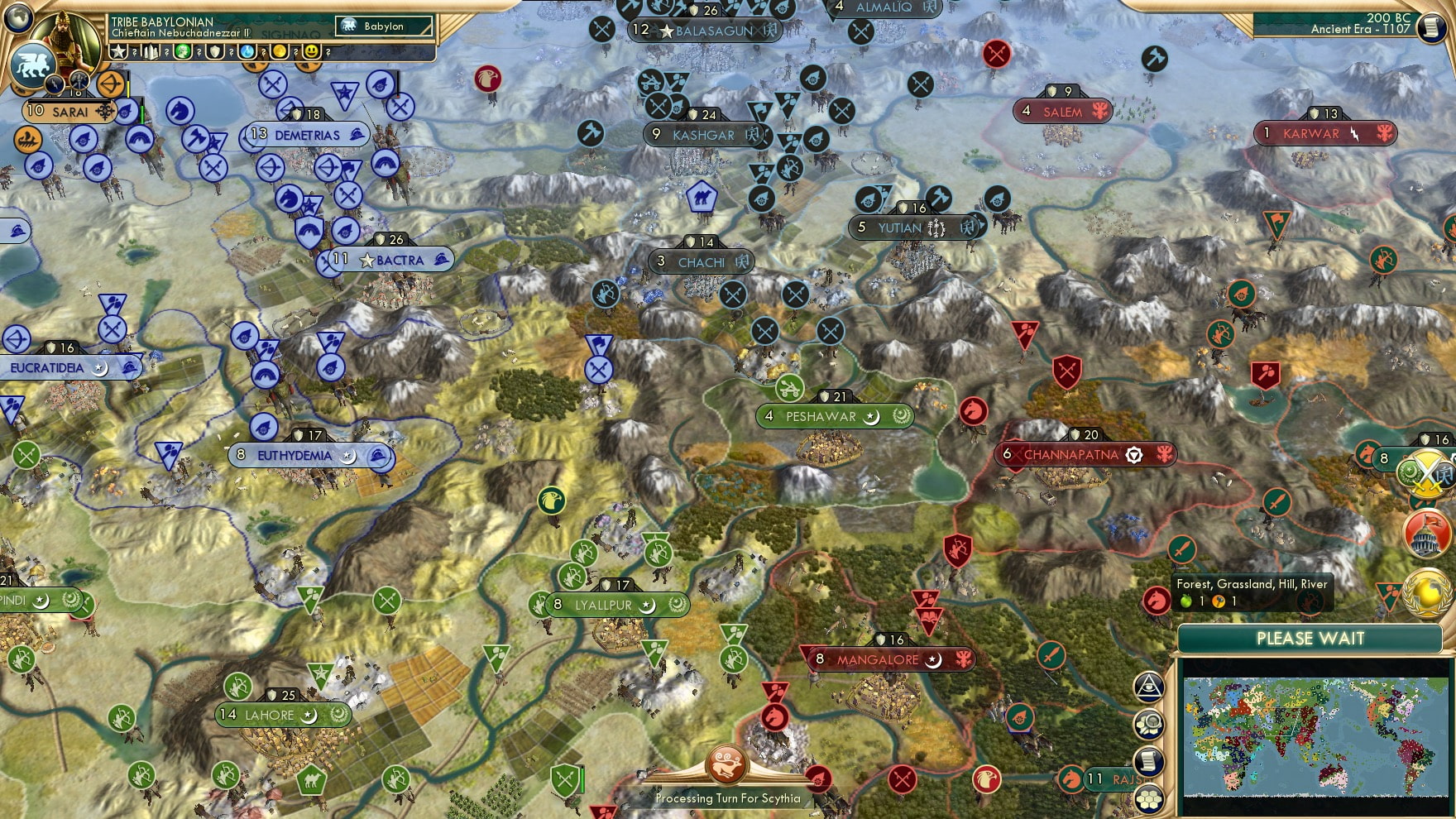Expand the shield stat's question mark details

231,52
